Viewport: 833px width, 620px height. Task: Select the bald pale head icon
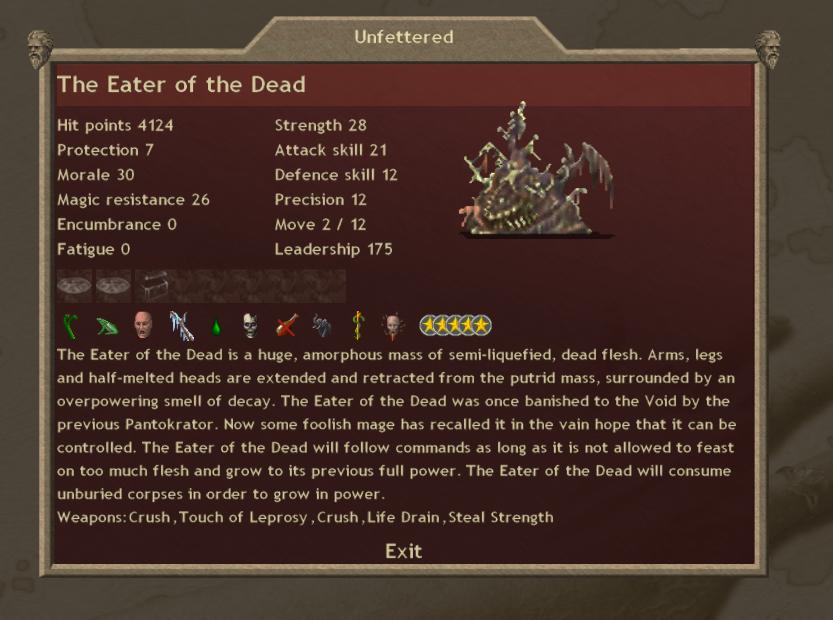143,325
